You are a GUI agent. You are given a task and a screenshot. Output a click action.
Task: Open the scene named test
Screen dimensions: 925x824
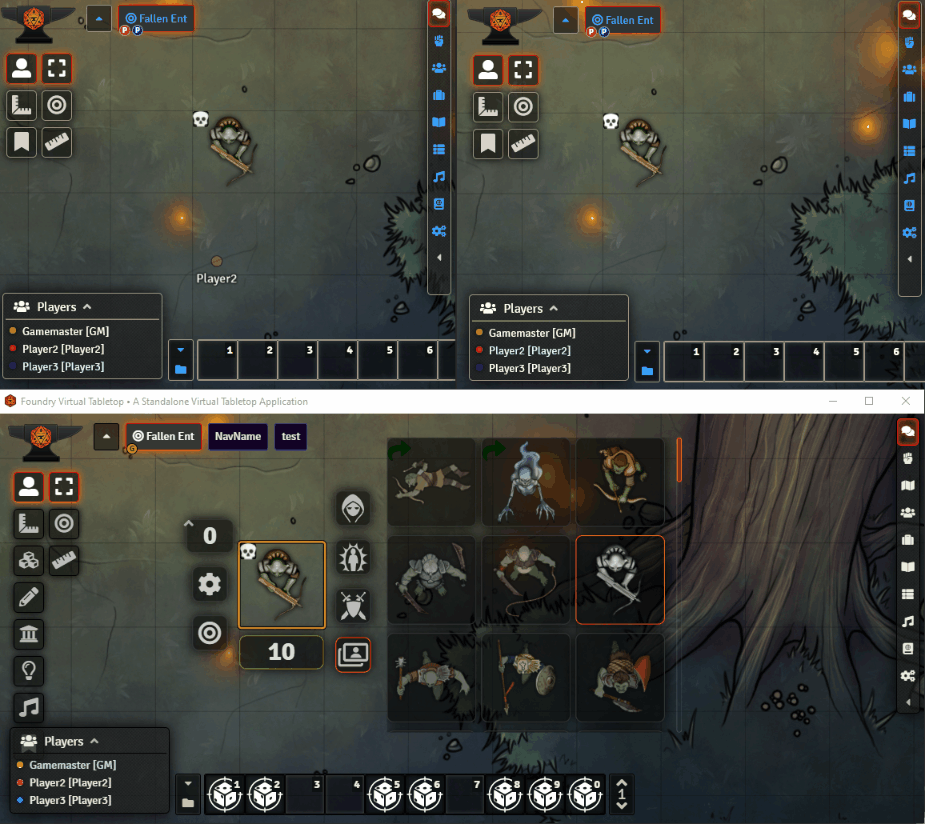(x=290, y=436)
